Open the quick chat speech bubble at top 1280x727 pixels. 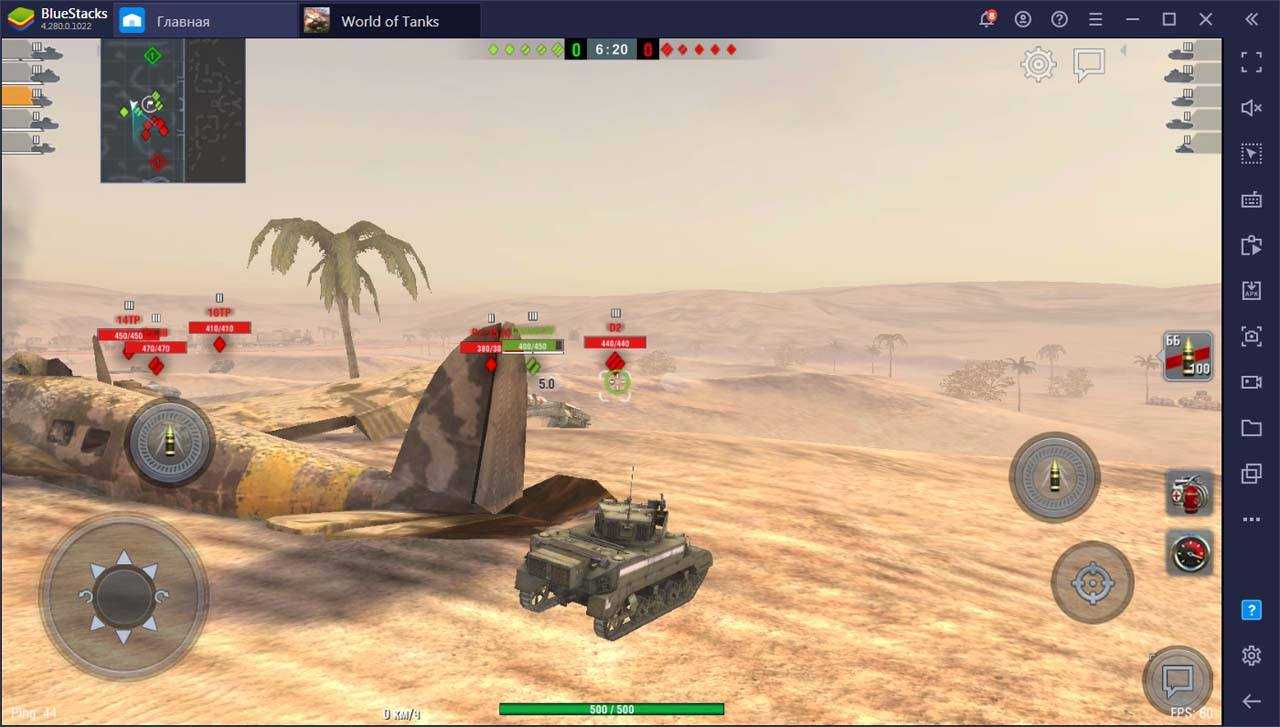[x=1088, y=65]
